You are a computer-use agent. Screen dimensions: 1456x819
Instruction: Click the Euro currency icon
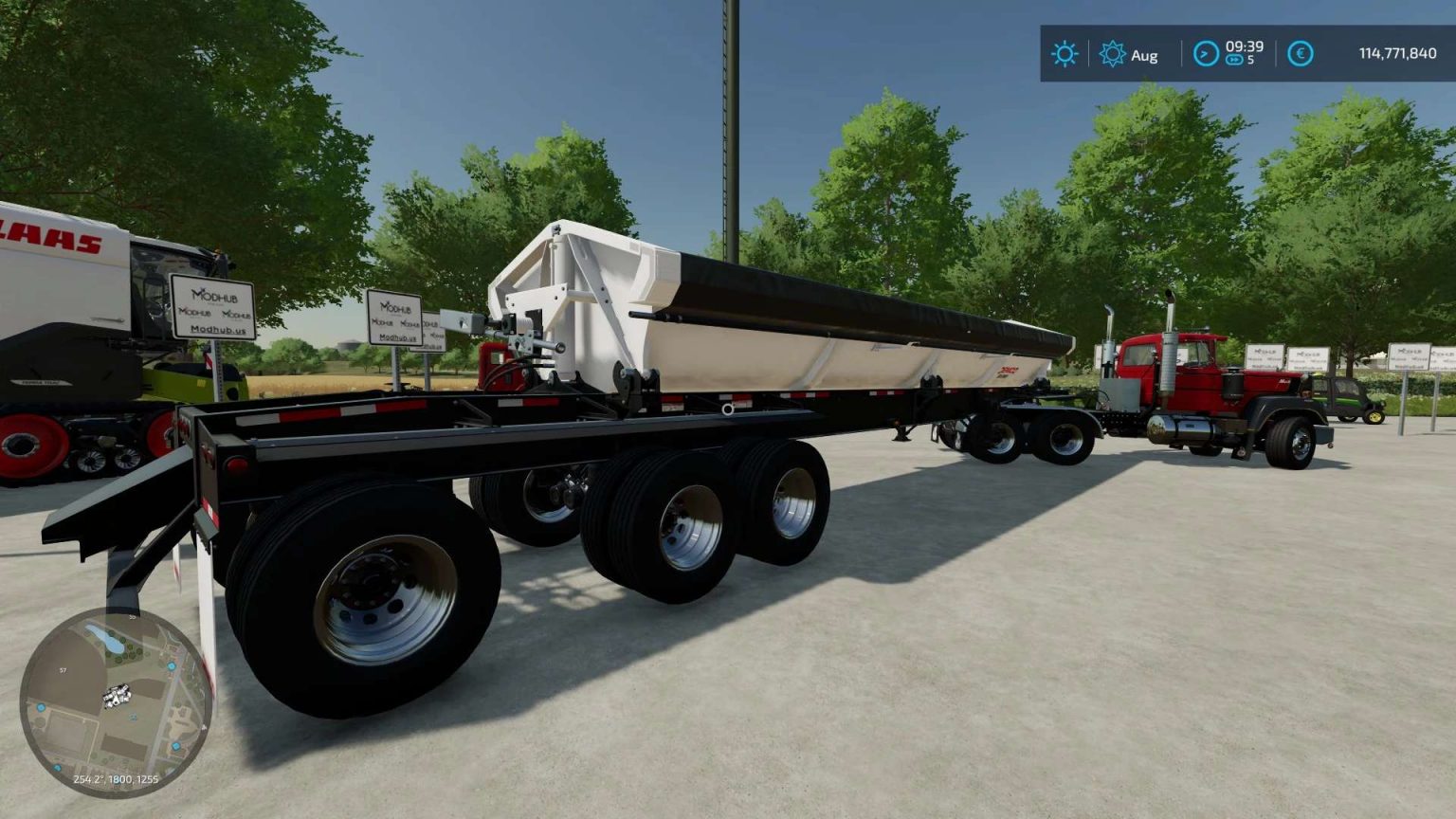[1300, 55]
